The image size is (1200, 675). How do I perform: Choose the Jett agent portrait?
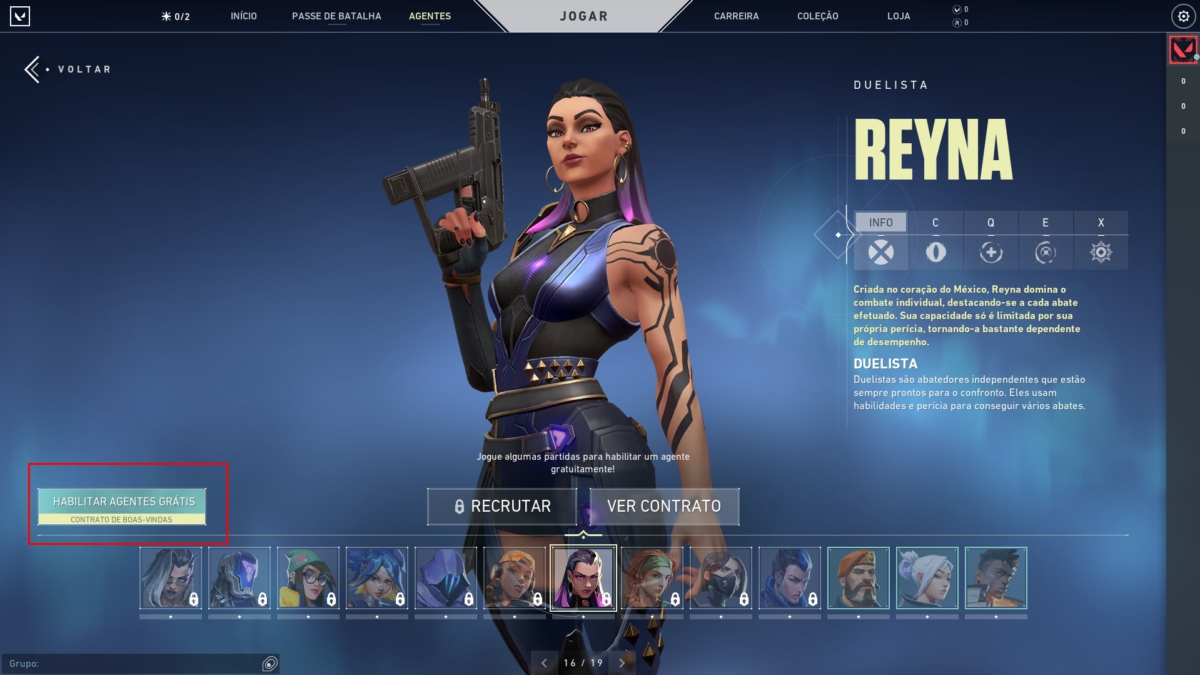pyautogui.click(x=927, y=577)
